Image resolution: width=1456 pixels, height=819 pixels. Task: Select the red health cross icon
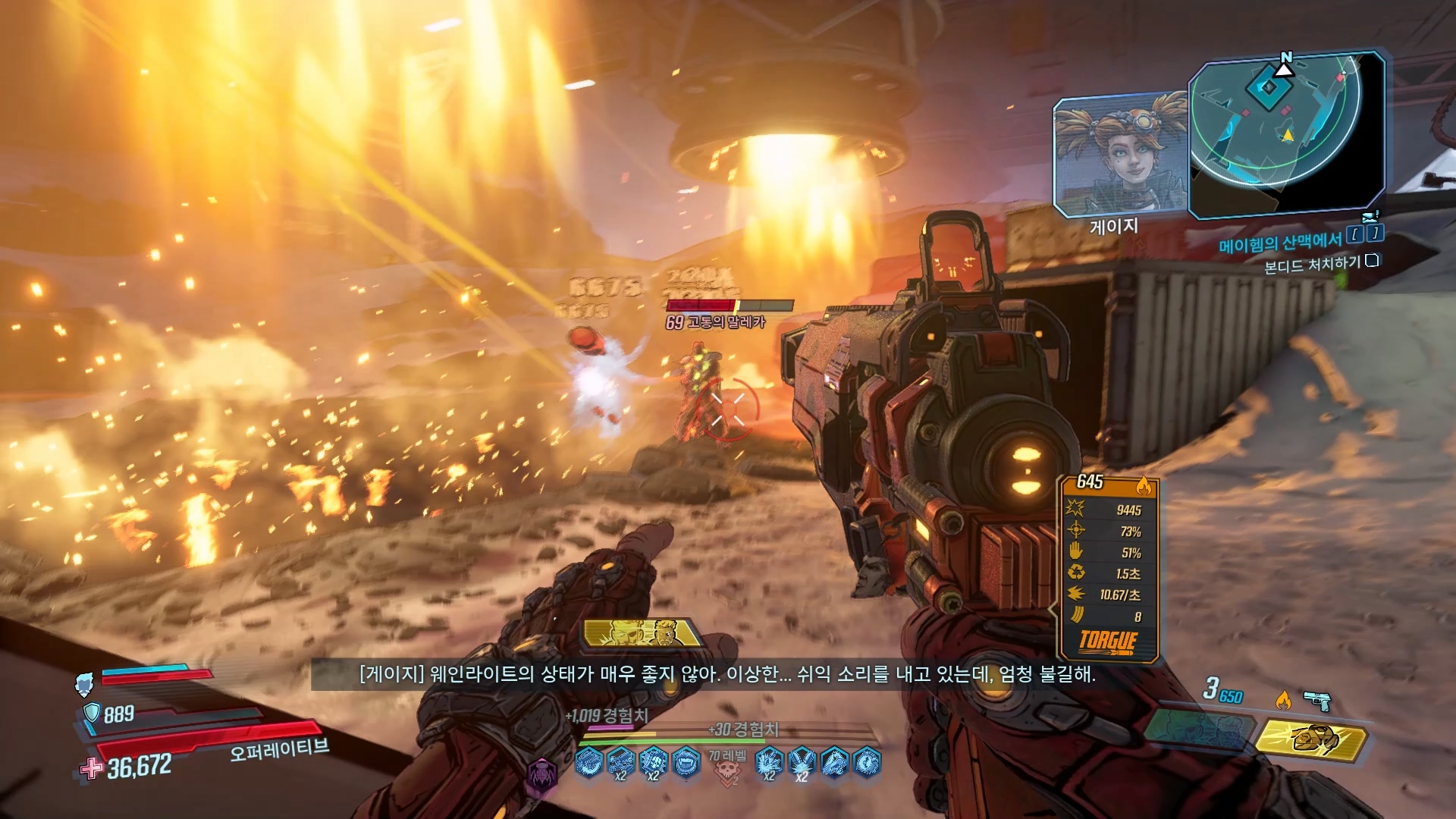pyautogui.click(x=91, y=768)
